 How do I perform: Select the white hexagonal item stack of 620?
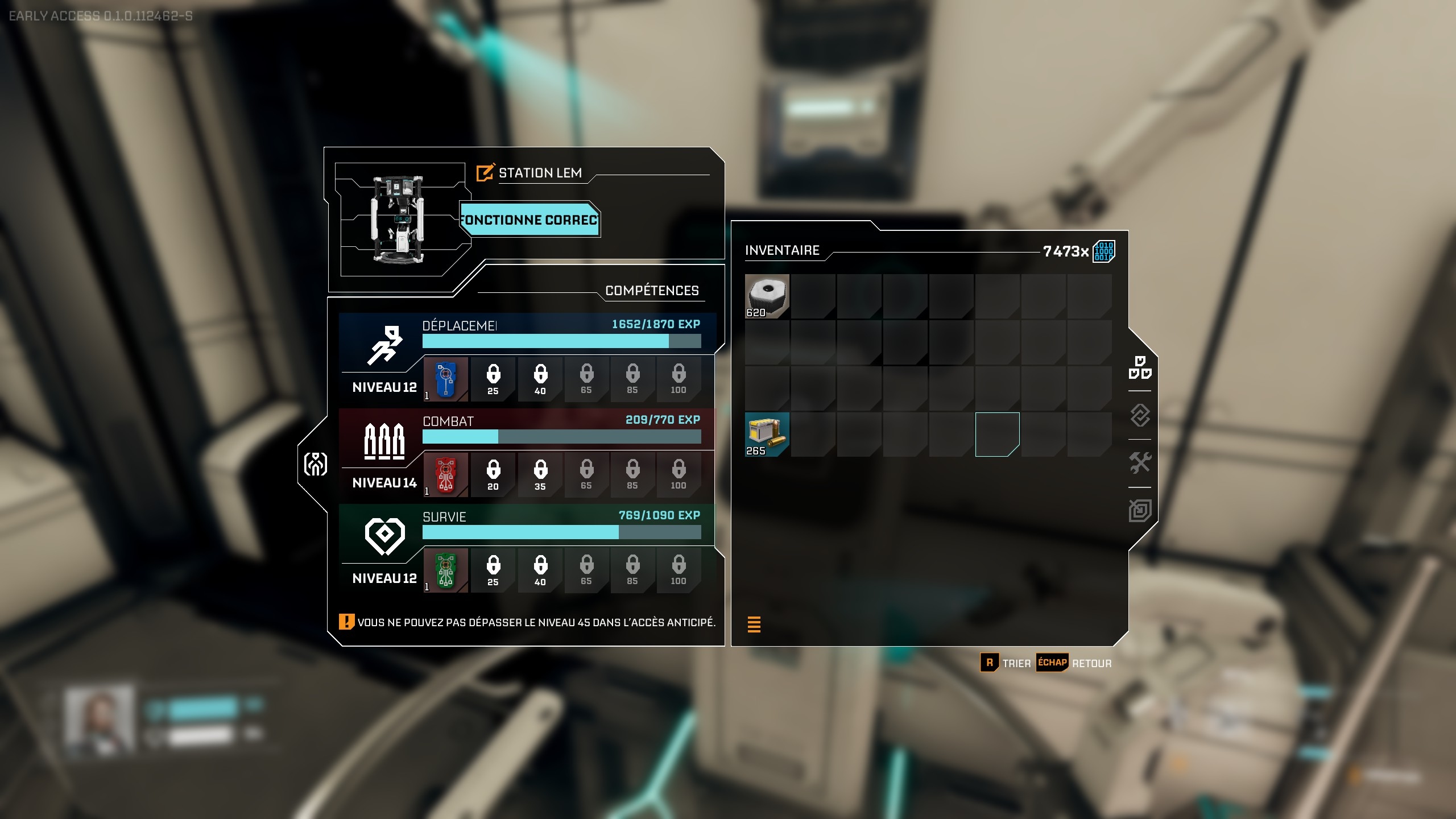767,296
